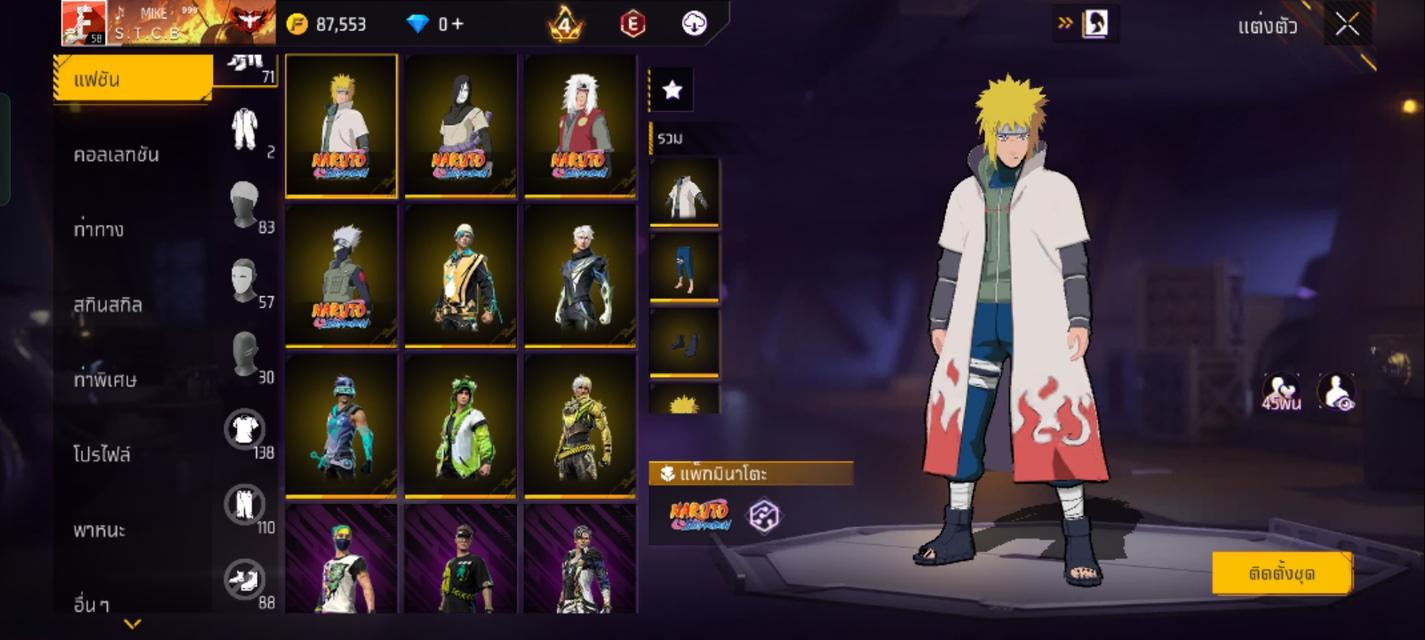The image size is (1425, 640).
Task: Select the Orochimaru outfit bundle
Action: coord(461,126)
